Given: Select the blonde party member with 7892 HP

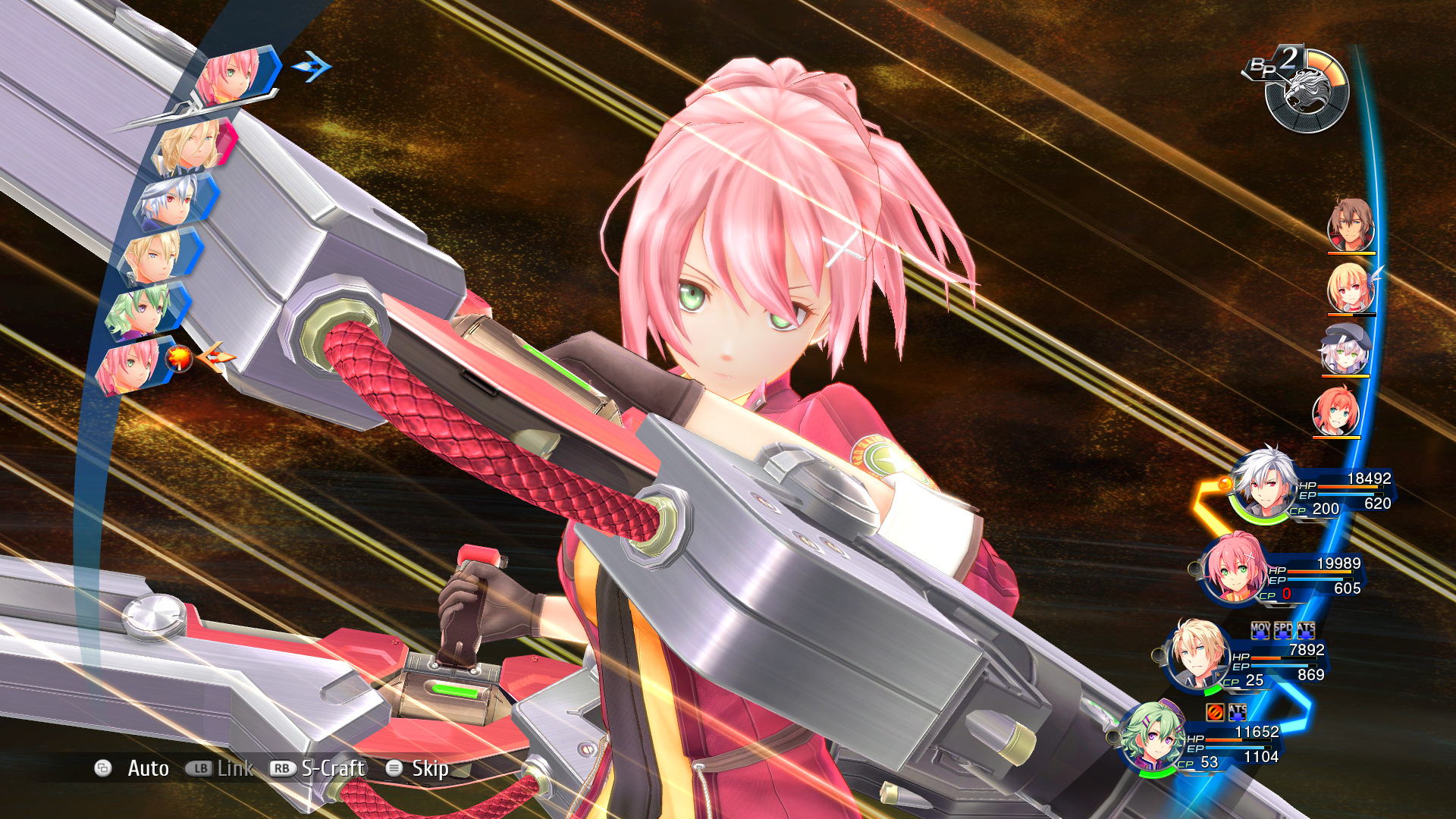Looking at the screenshot, I should (x=1198, y=654).
